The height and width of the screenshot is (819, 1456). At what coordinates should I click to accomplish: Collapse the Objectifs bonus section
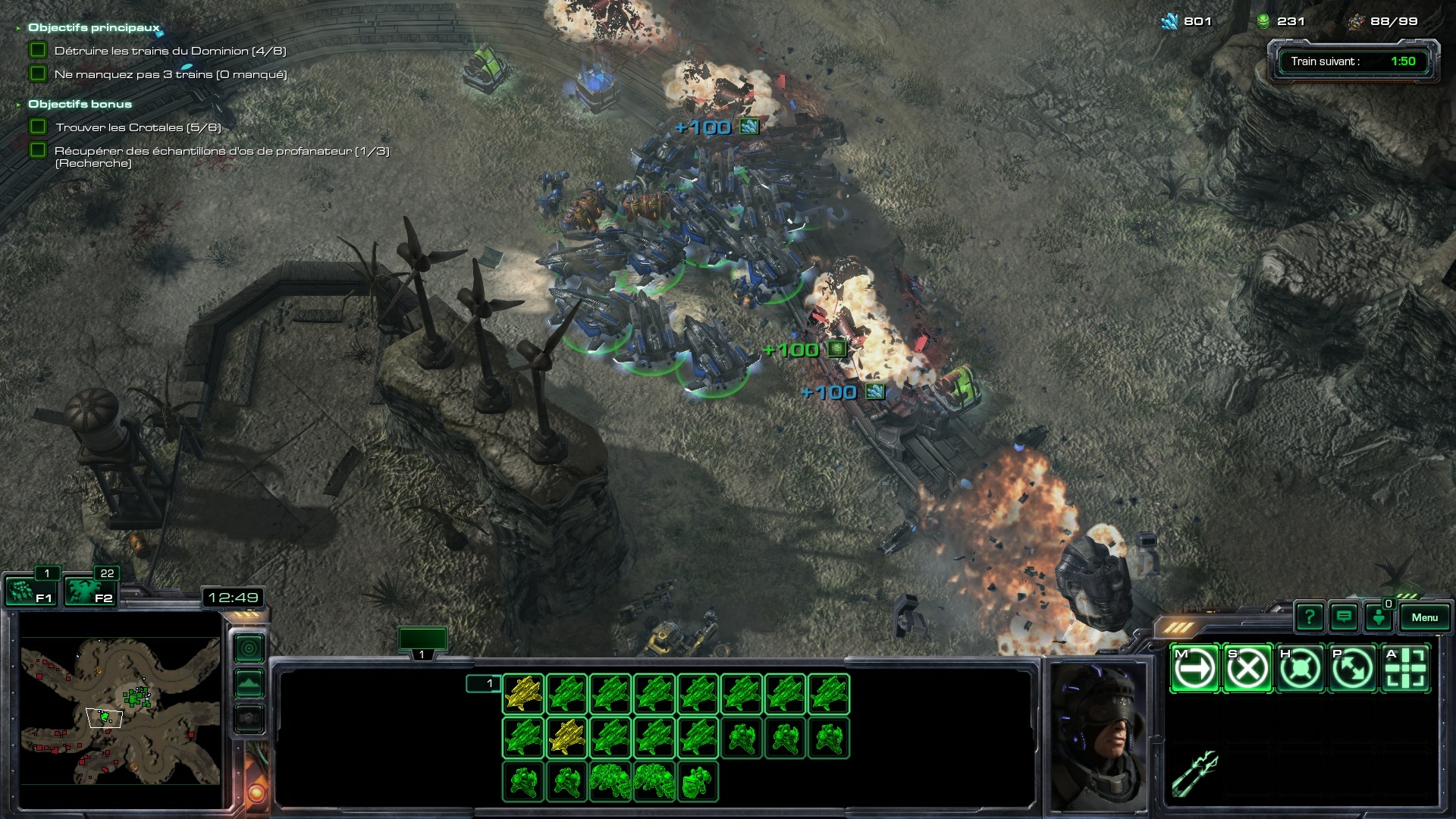click(18, 105)
